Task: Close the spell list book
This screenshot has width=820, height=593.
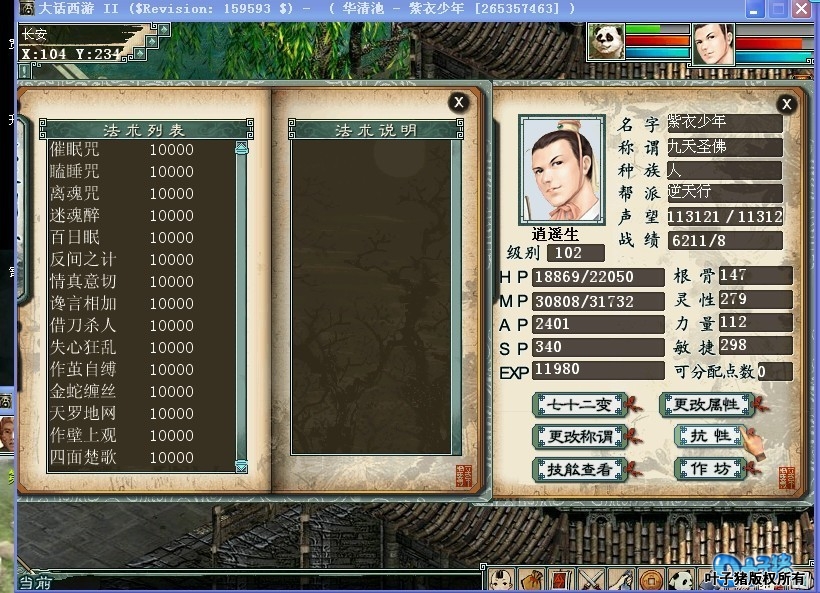Action: coord(458,102)
